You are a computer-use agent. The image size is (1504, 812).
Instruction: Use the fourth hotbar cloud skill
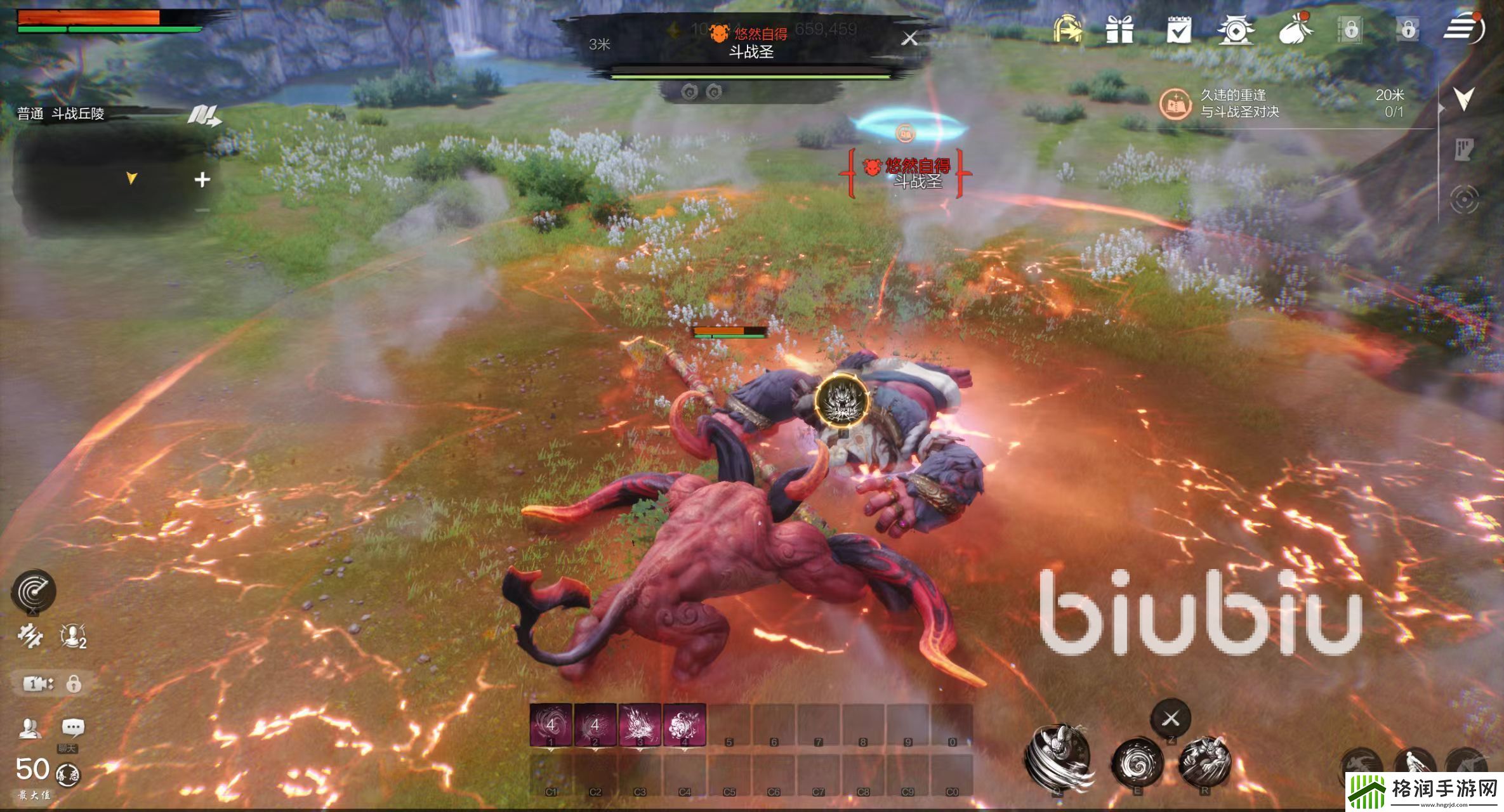point(684,724)
